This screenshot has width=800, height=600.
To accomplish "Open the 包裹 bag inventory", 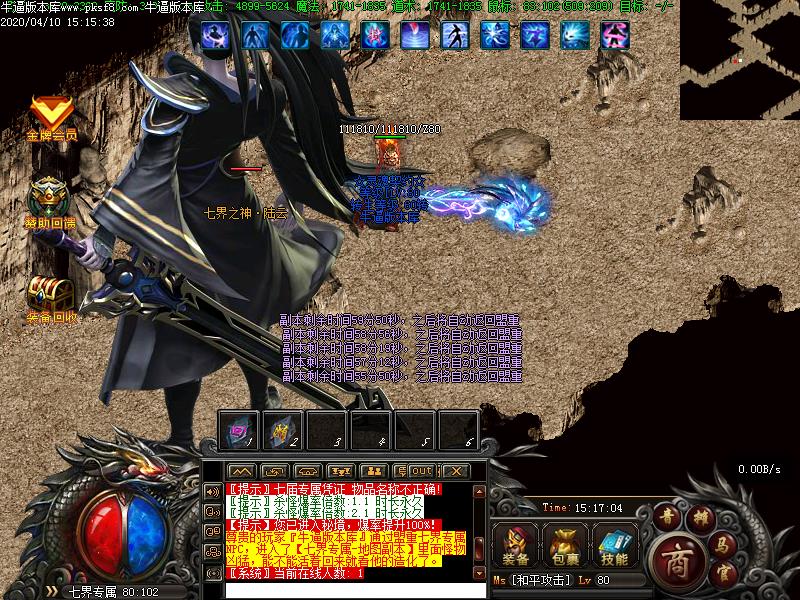I will coord(566,545).
